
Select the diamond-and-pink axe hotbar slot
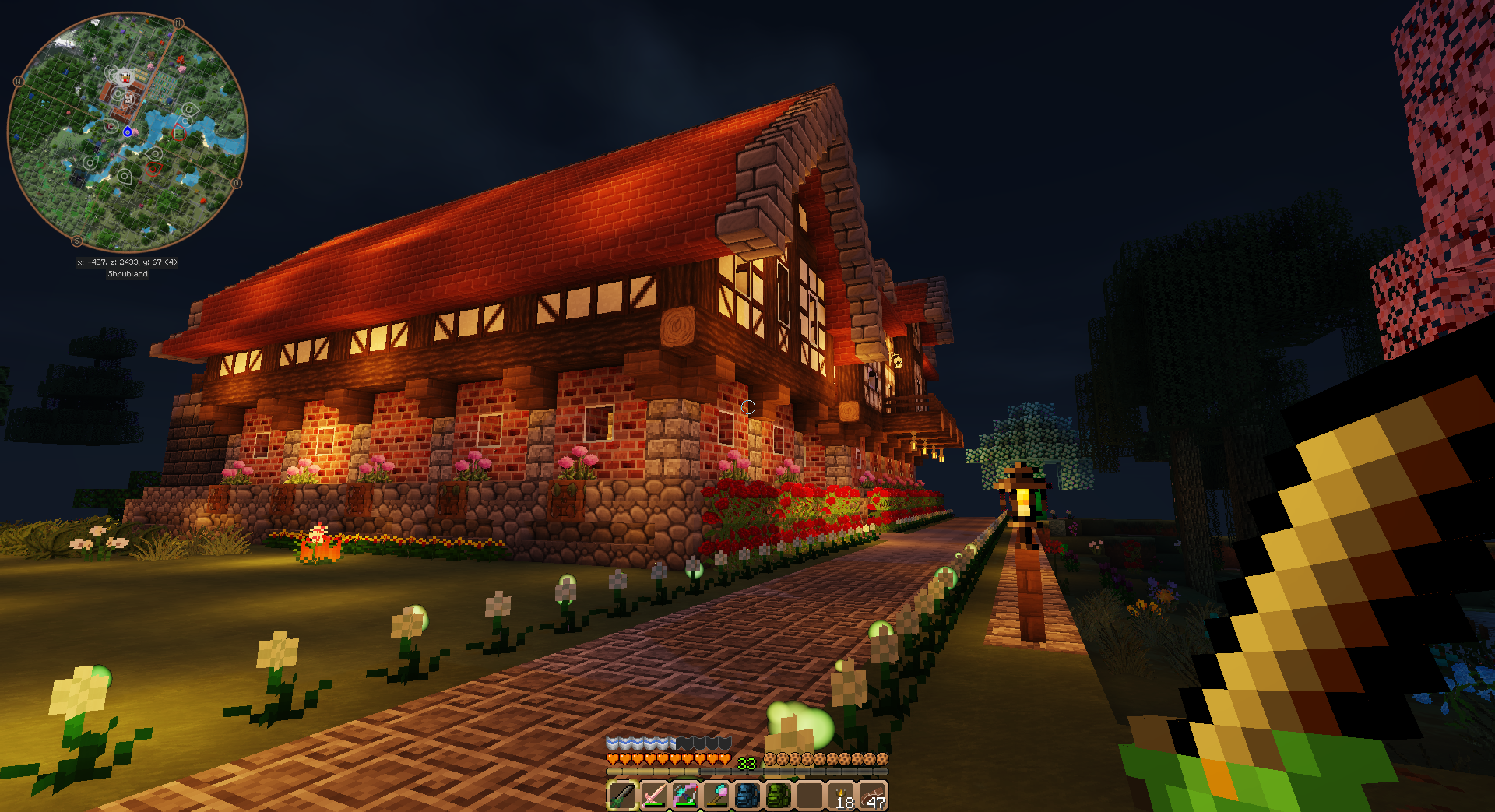click(x=716, y=796)
